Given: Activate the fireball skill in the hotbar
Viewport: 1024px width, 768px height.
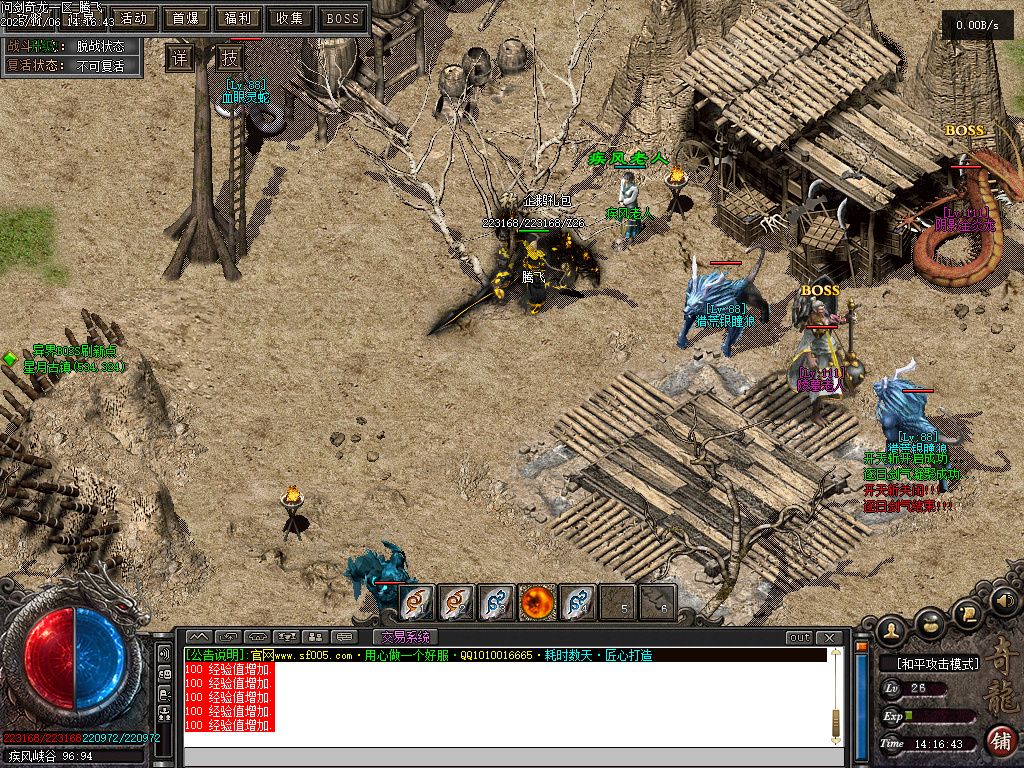Looking at the screenshot, I should [x=537, y=602].
